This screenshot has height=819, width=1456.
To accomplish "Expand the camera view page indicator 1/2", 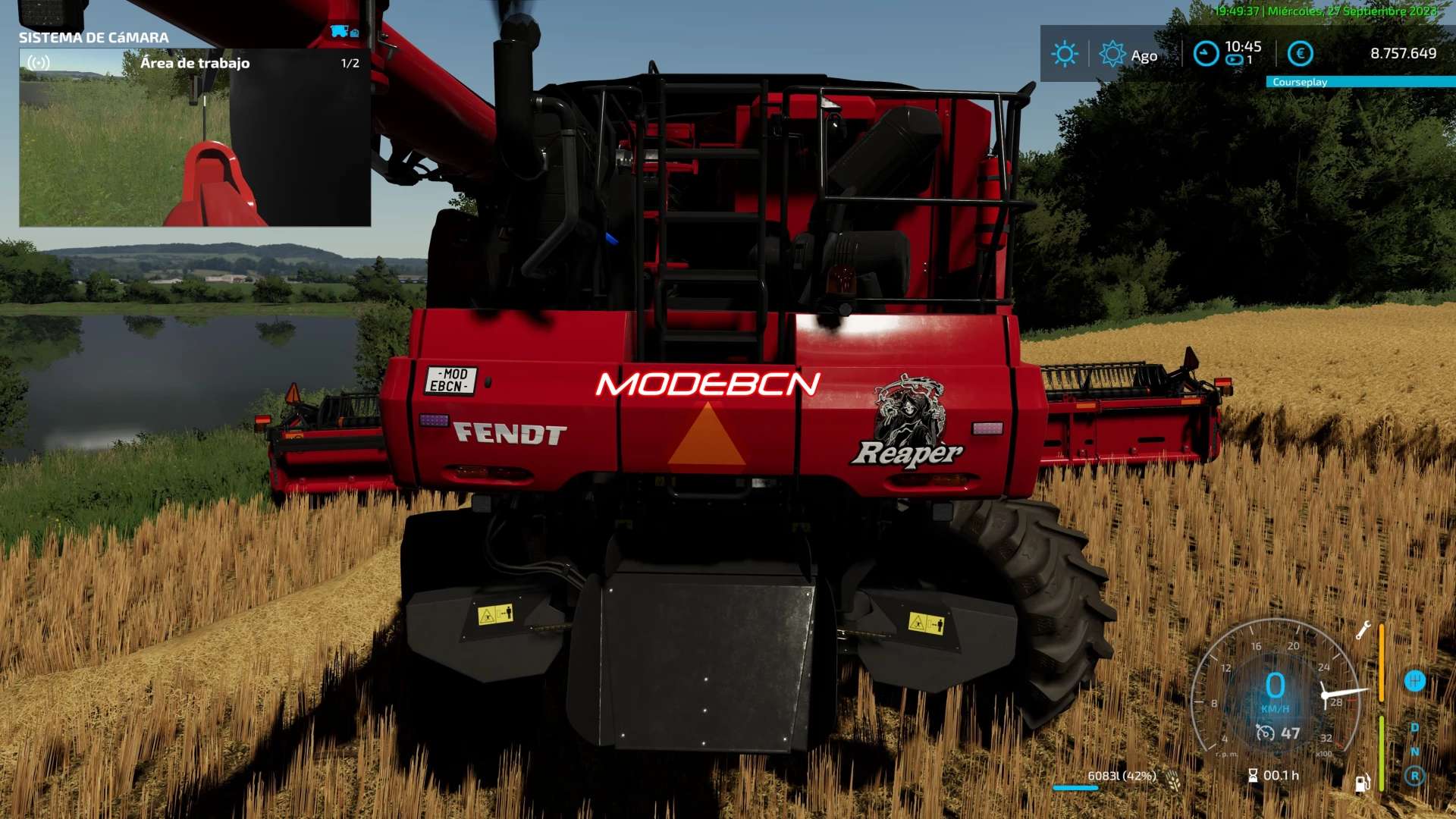I will click(350, 63).
